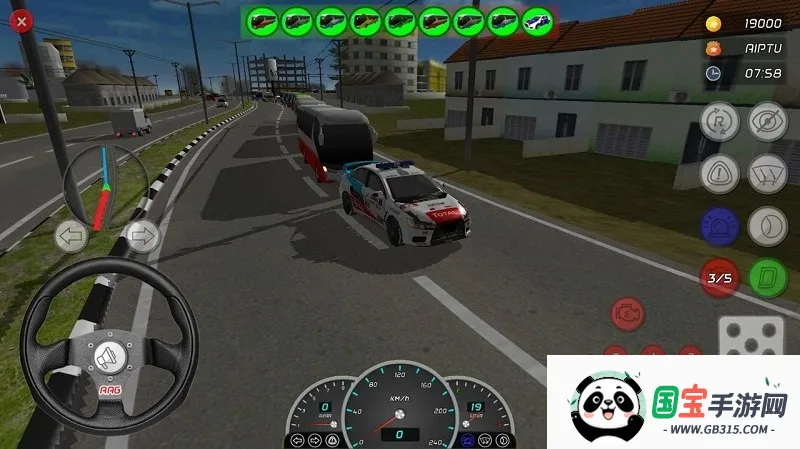This screenshot has height=449, width=800.
Task: Activate the hazard warning triangle button
Action: (719, 172)
